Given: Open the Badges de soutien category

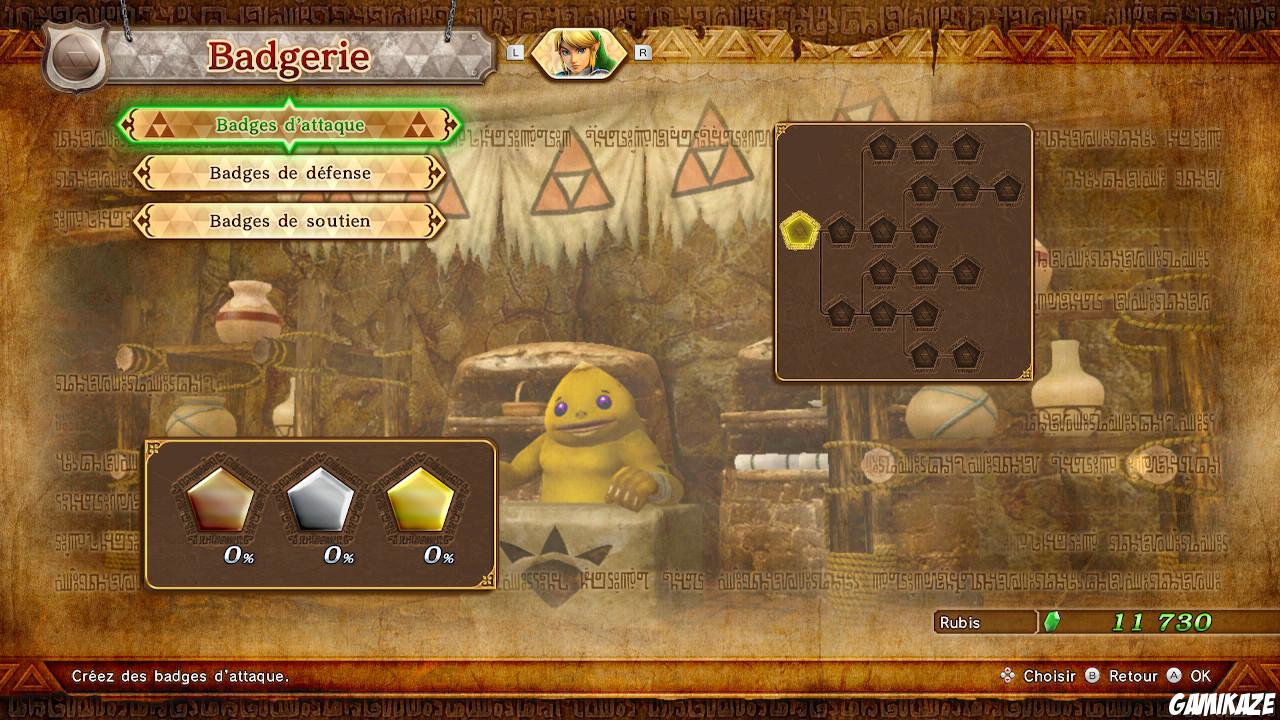Looking at the screenshot, I should 289,221.
